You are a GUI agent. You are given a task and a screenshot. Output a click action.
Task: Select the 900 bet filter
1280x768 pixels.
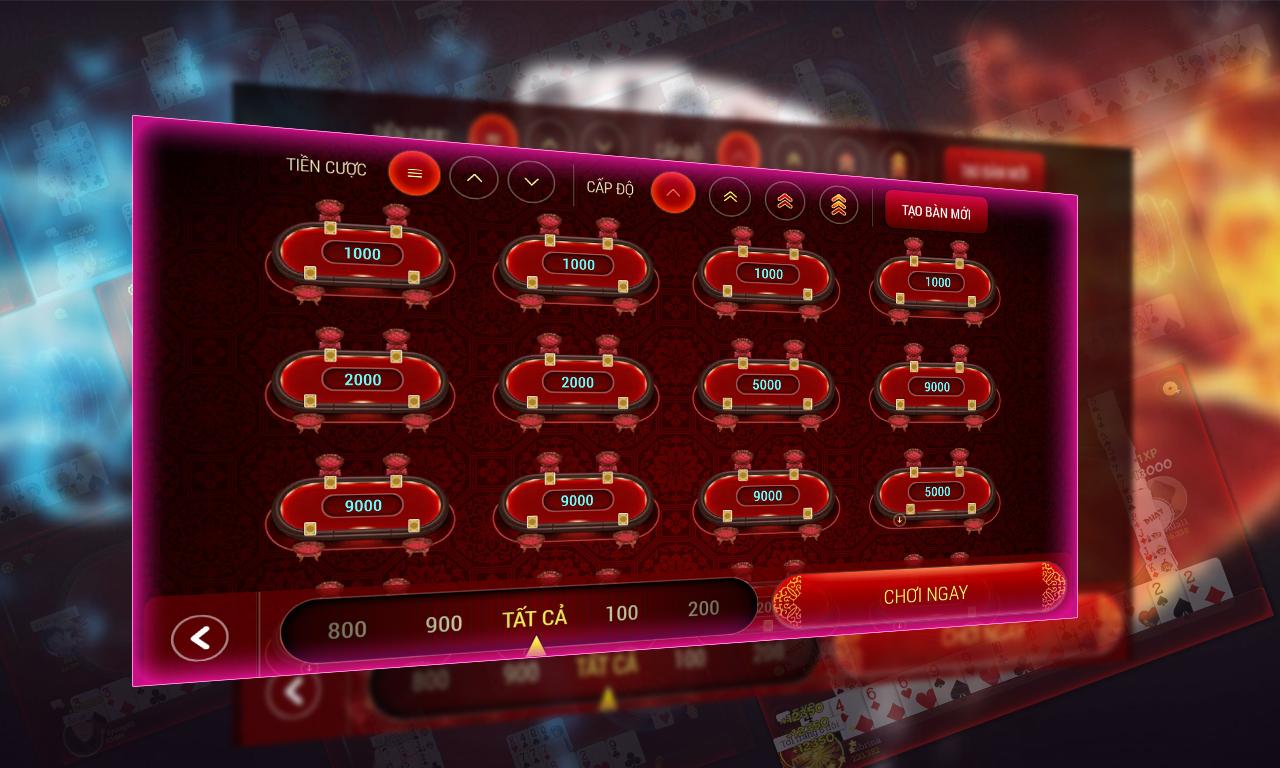(x=442, y=624)
